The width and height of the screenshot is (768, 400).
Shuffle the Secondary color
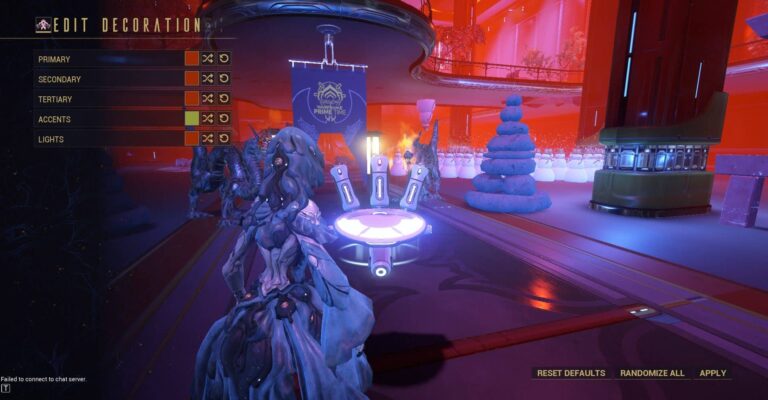208,79
